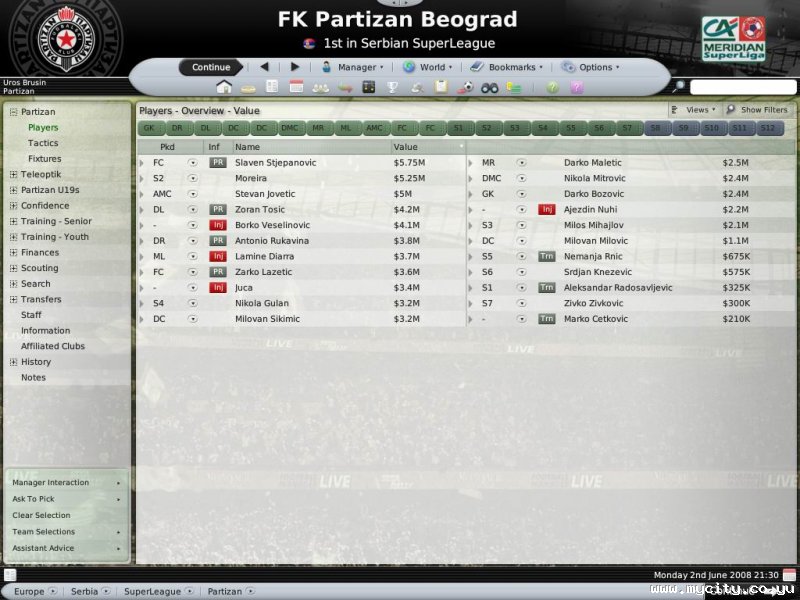This screenshot has height=600, width=800.
Task: Click the Clear Selection button
Action: 41,515
